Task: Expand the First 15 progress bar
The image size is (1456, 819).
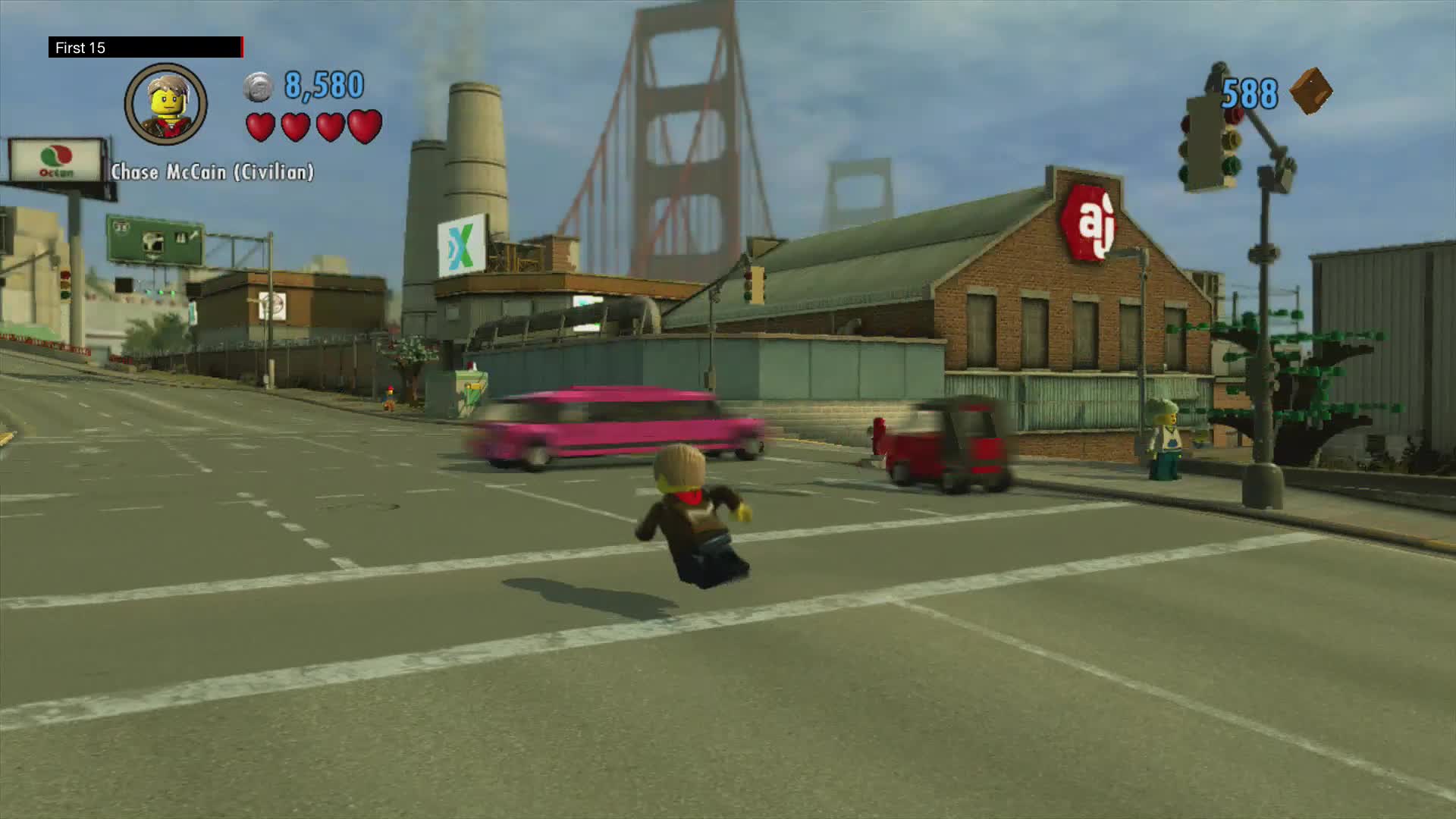Action: 146,47
